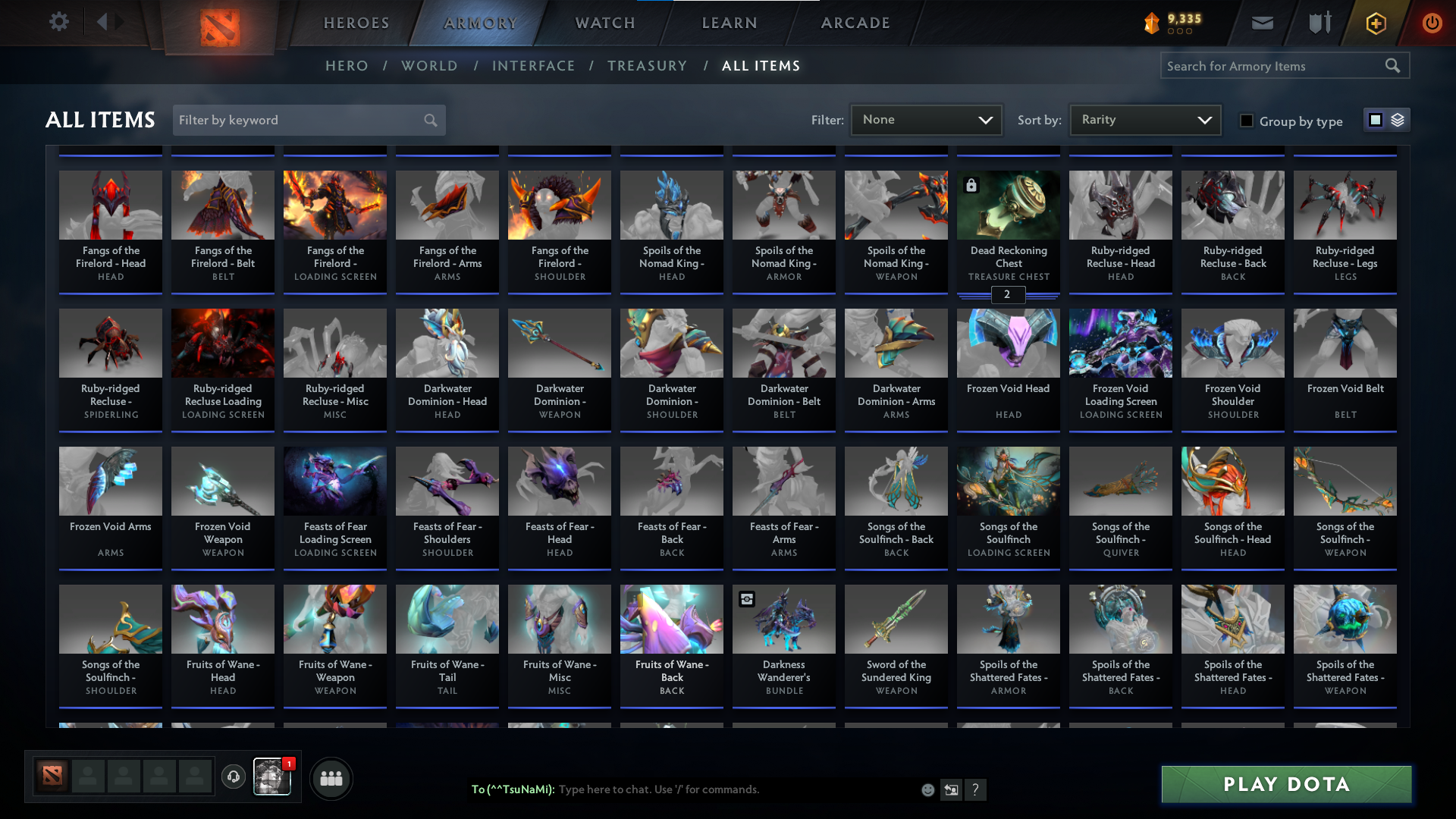
Task: Click the armory shield and sword icon
Action: click(x=1318, y=23)
